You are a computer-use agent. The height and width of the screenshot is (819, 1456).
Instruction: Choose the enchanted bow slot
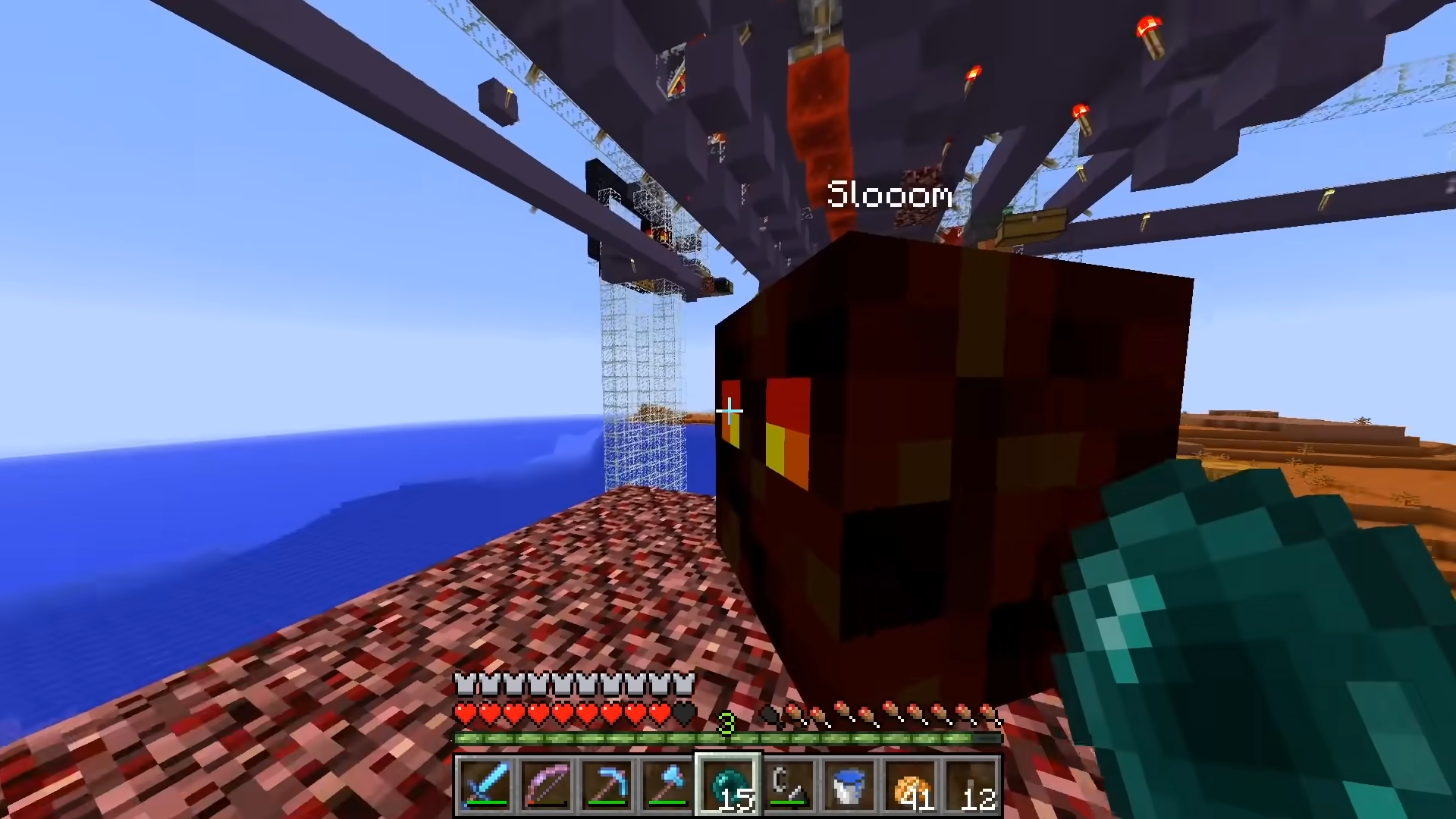click(x=546, y=786)
